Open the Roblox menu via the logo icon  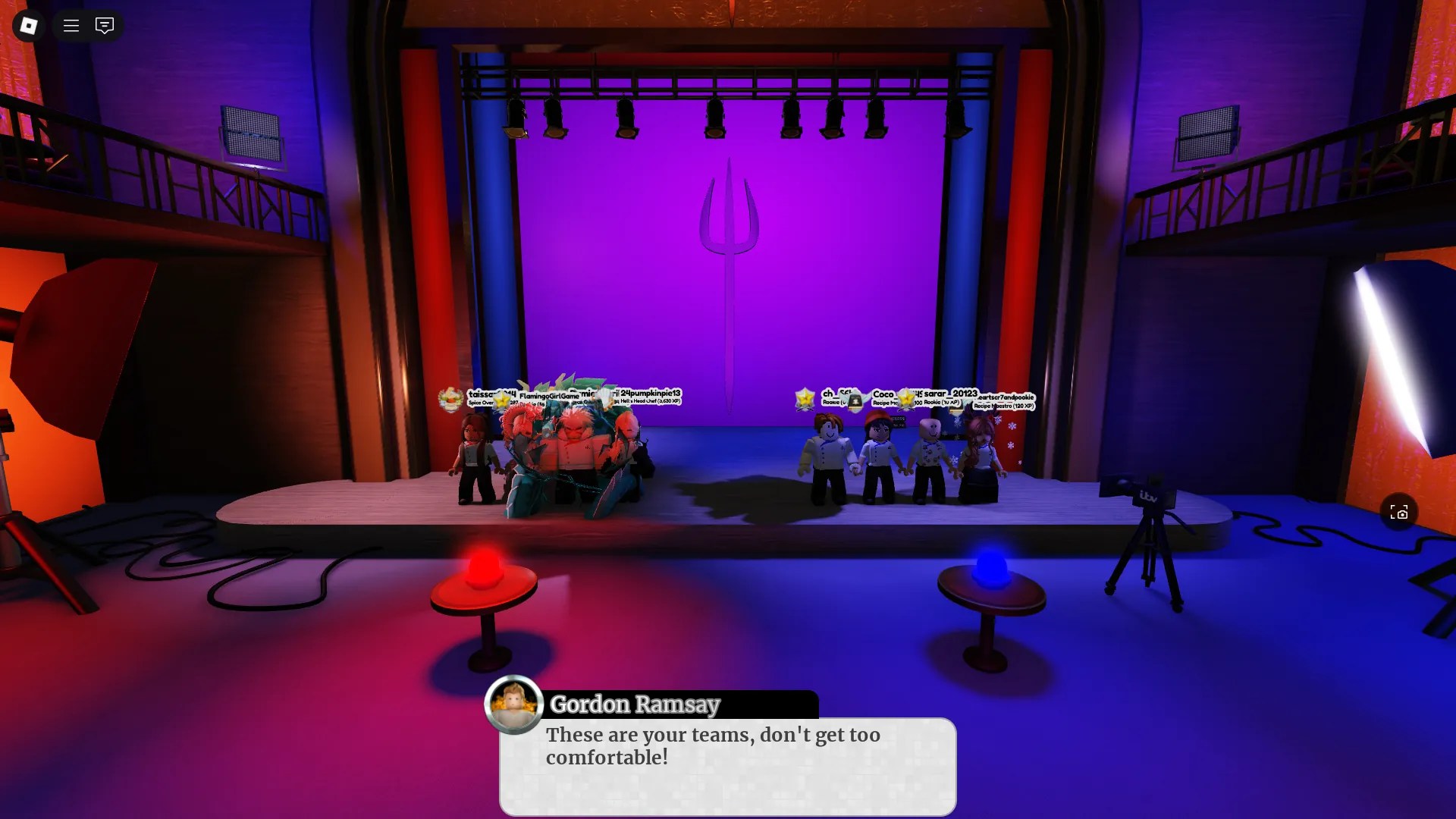[28, 25]
